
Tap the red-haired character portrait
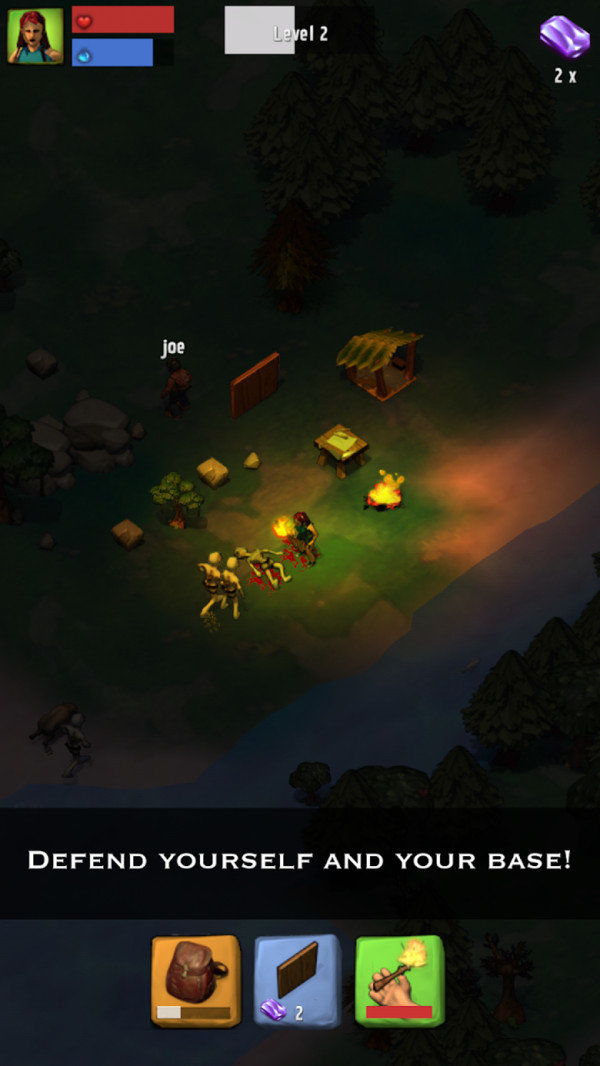coord(35,36)
